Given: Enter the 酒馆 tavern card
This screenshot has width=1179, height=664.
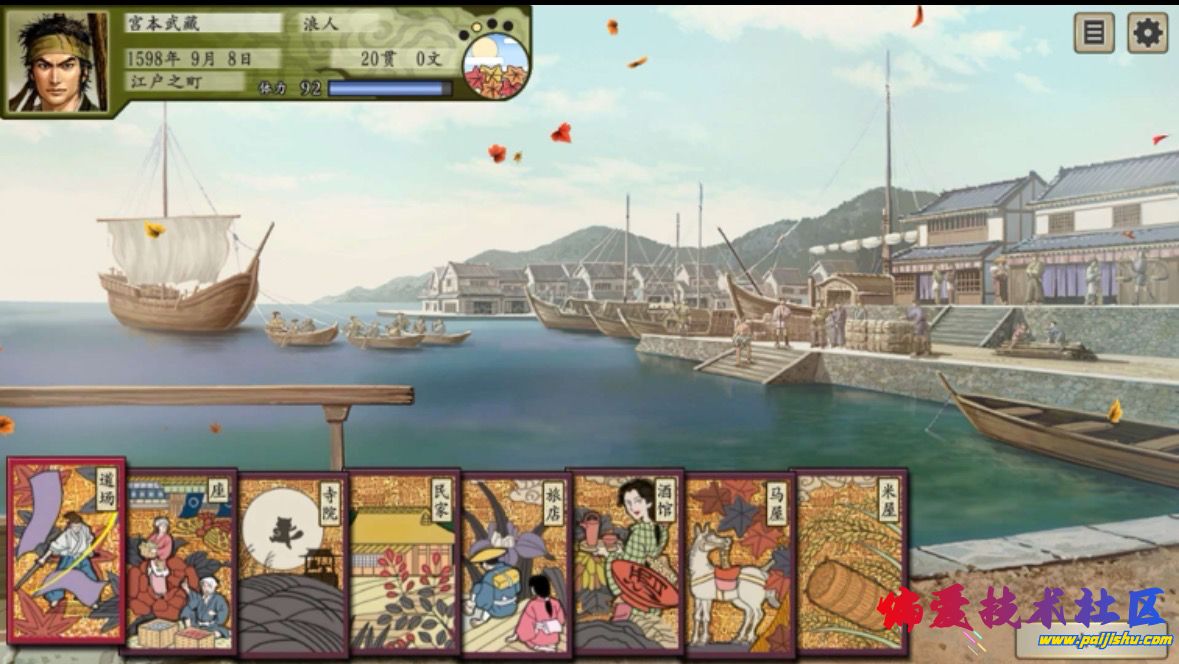Looking at the screenshot, I should tap(627, 561).
